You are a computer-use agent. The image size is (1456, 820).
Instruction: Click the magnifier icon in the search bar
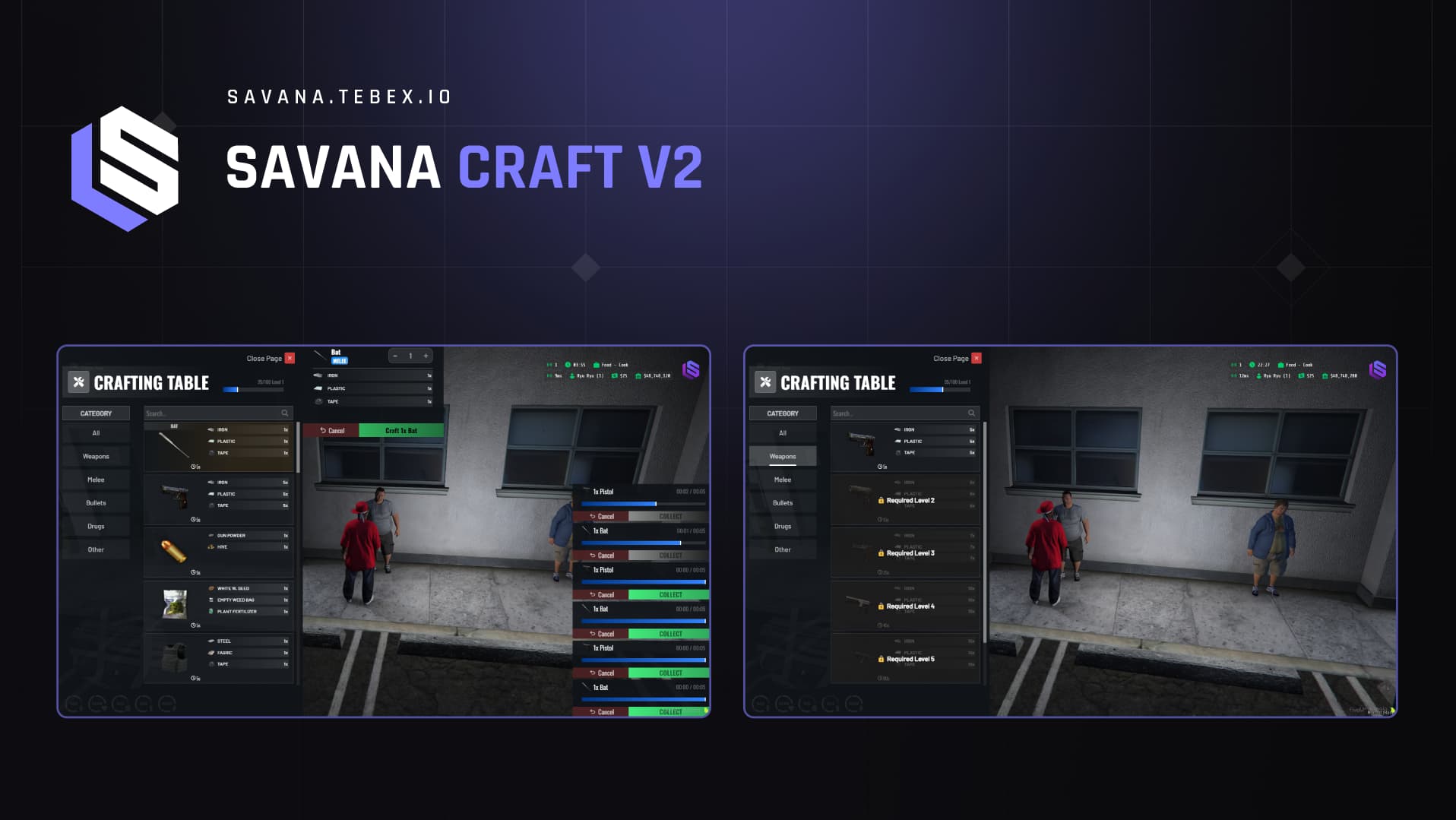[285, 413]
